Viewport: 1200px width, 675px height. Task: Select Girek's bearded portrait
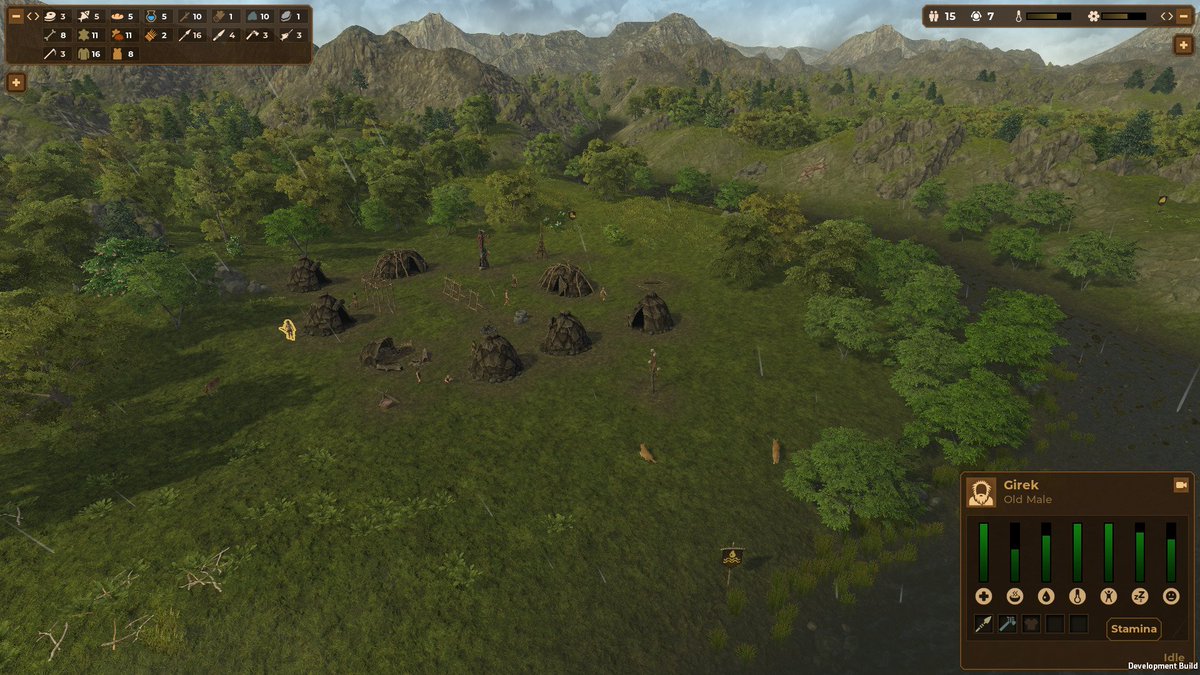(x=981, y=492)
